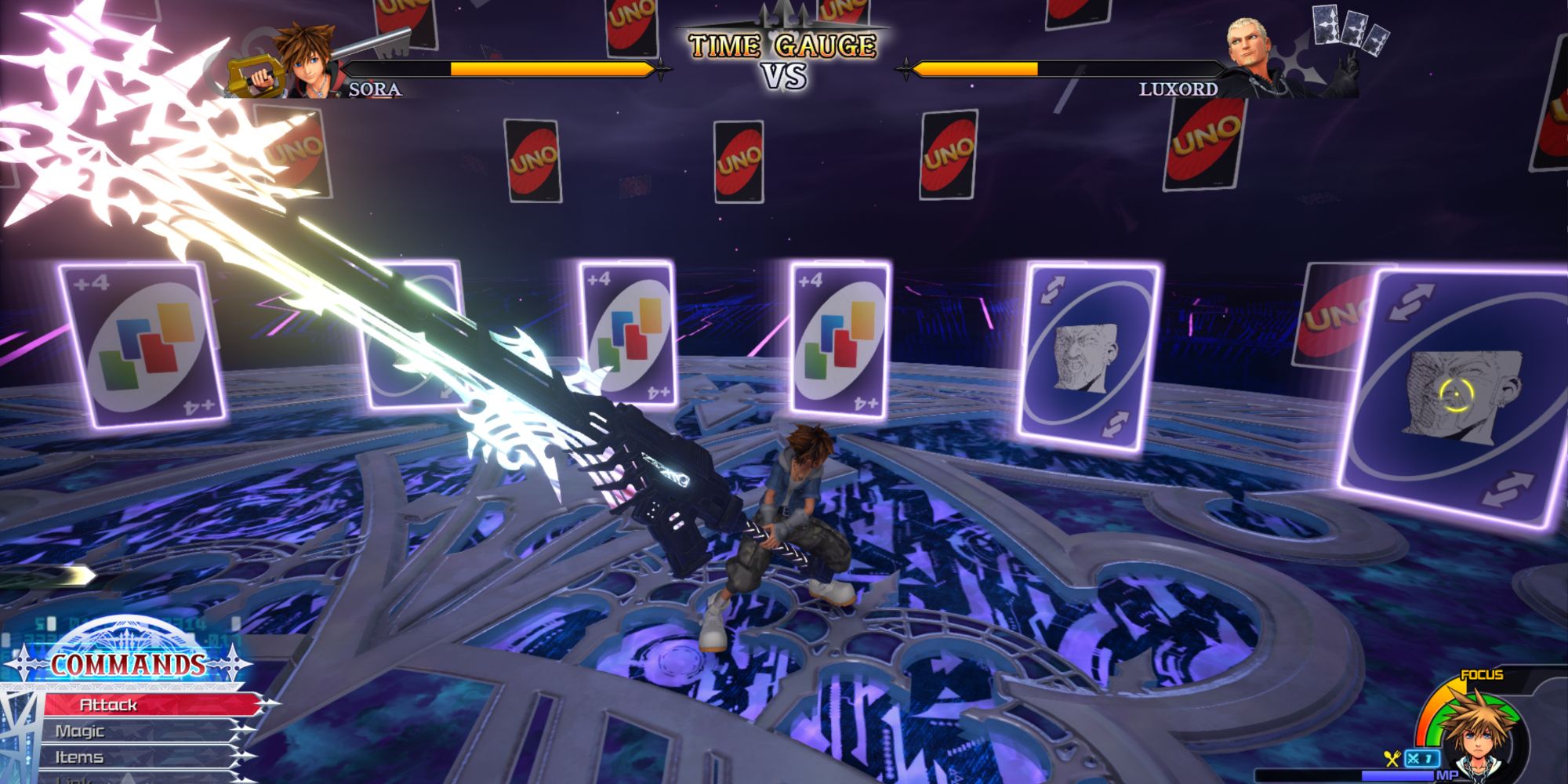Click the VS emblem under Time Gauge

pyautogui.click(x=784, y=77)
